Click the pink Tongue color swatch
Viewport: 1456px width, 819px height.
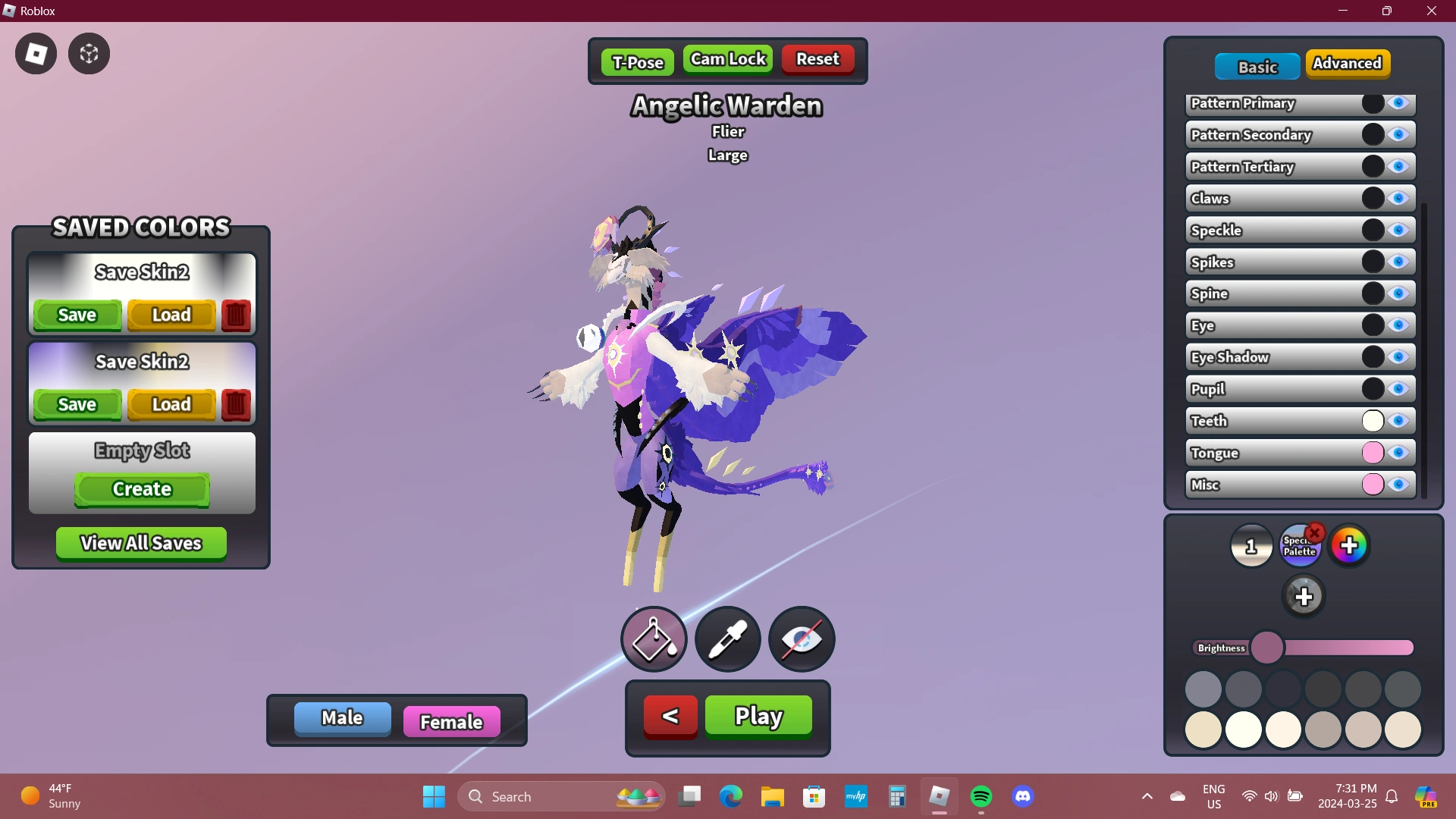[x=1374, y=453]
